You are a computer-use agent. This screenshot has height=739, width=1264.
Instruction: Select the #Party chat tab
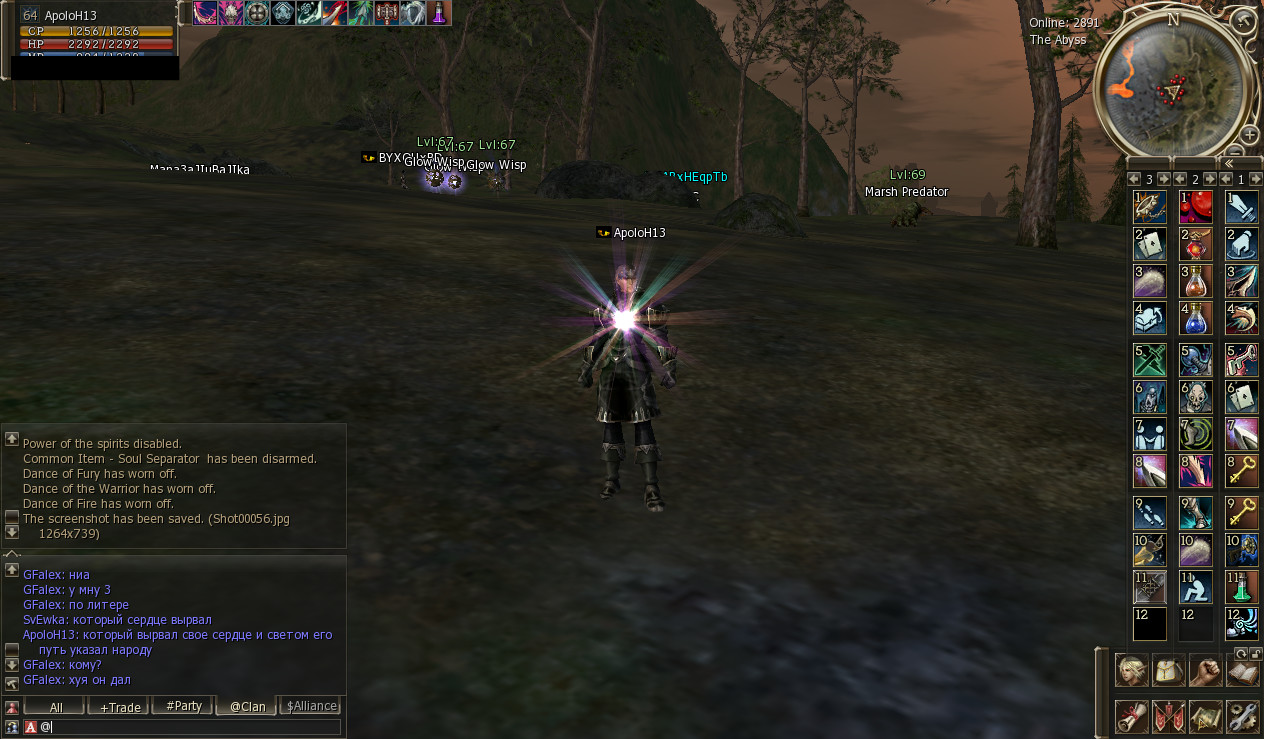tap(183, 706)
